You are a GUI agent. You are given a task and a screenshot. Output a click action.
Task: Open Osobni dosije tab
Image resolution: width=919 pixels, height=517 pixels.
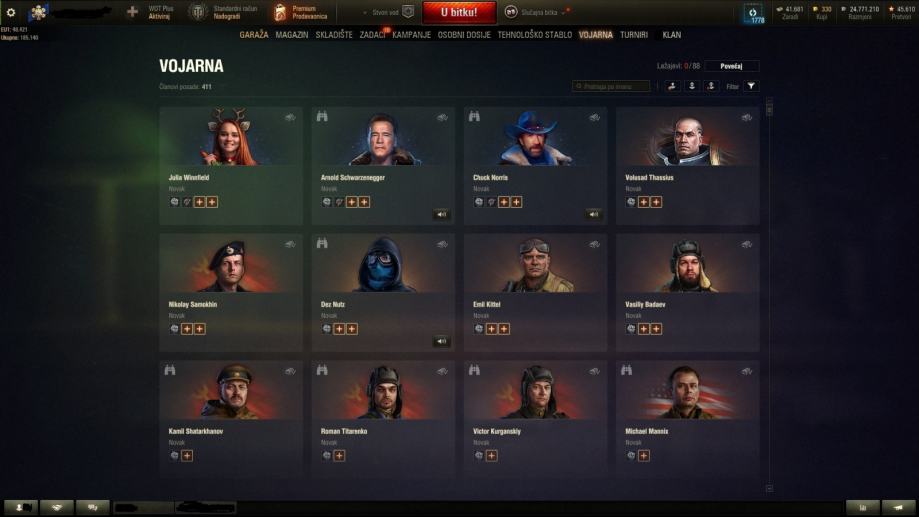[464, 35]
